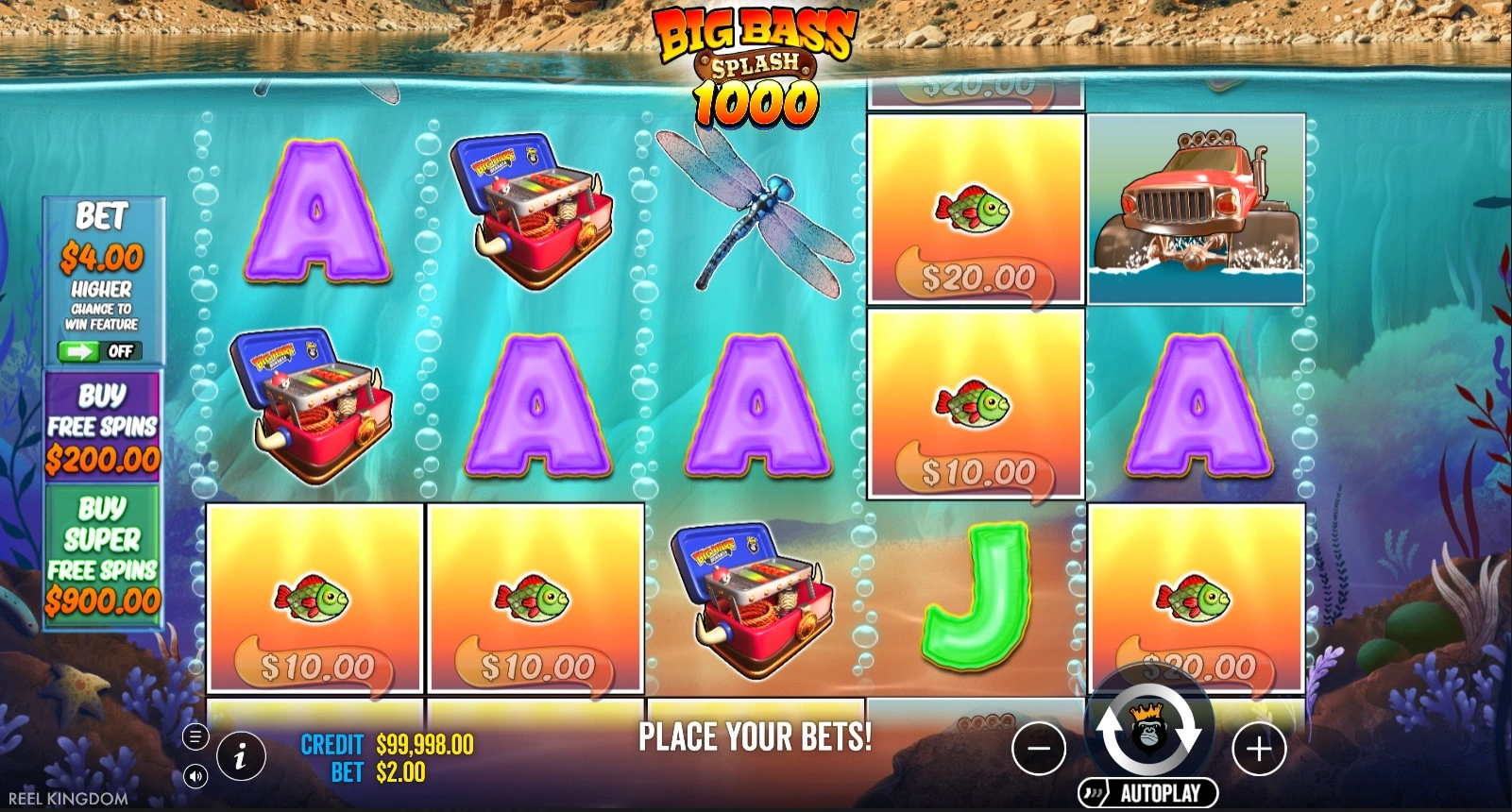
Task: Spin the reels with the gorilla button
Action: tap(1148, 733)
